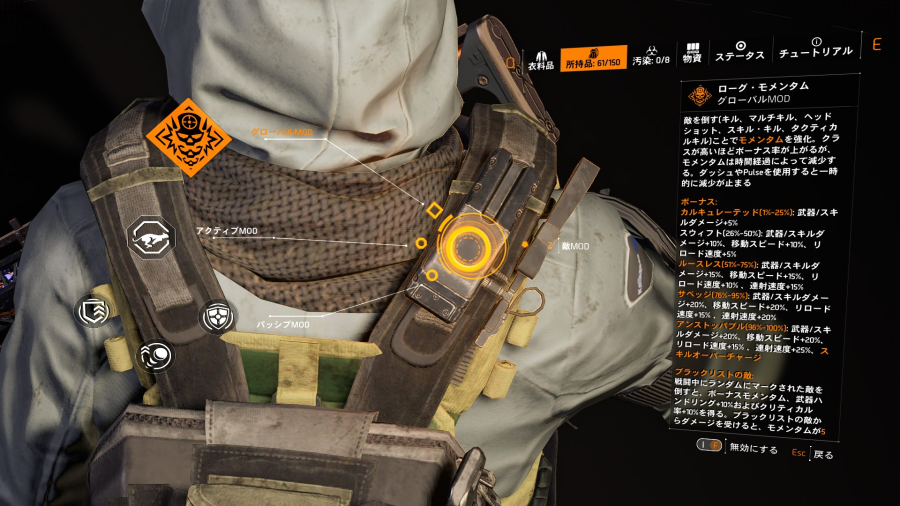Select the cross shield passive mod icon
Viewport: 900px width, 506px height.
point(218,318)
